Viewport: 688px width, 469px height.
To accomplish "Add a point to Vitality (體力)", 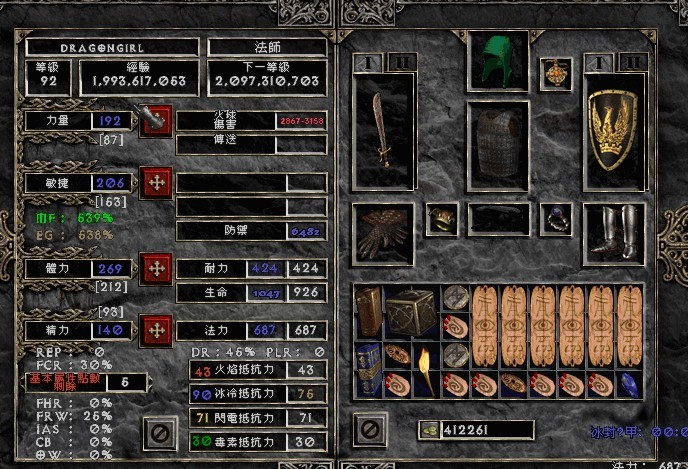I will pos(155,268).
